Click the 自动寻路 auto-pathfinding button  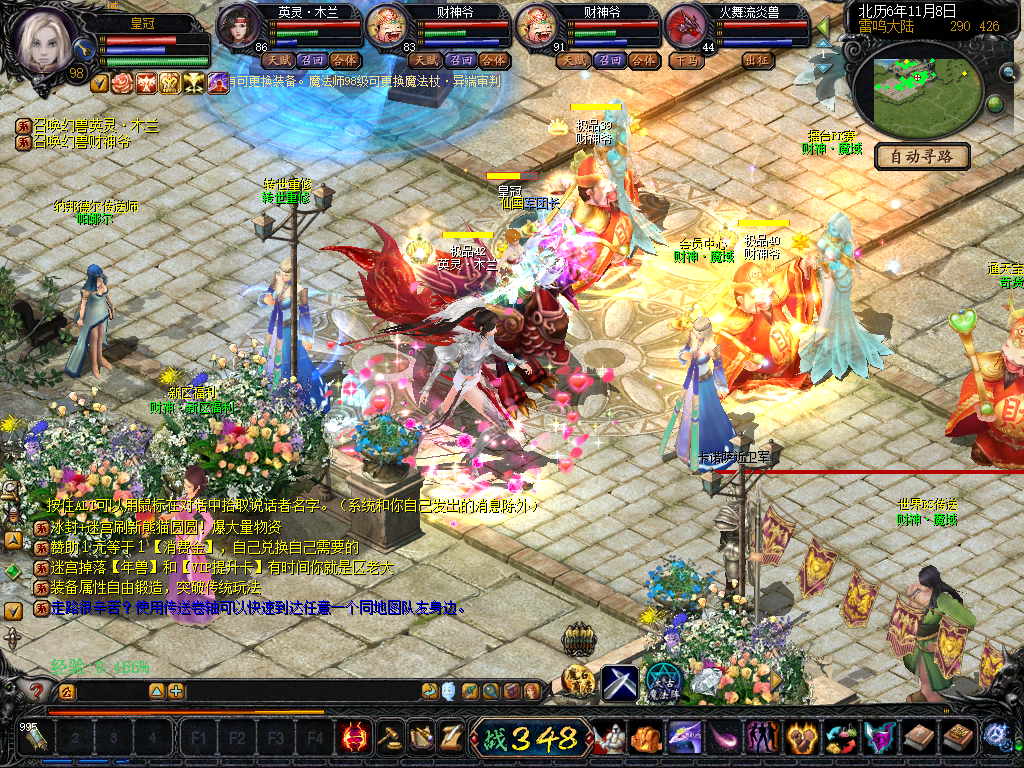coord(922,156)
